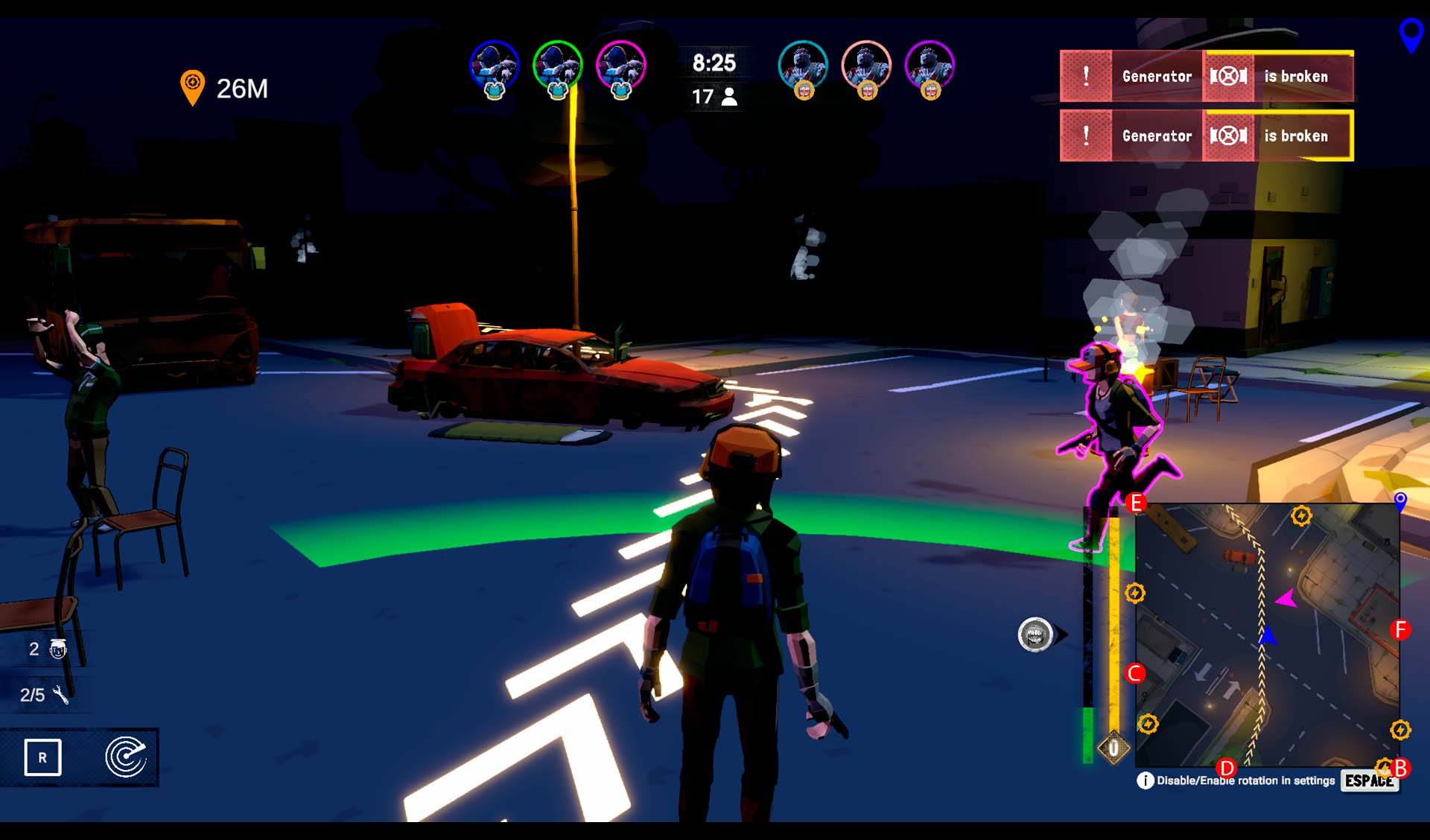Select the red D marker on minimap
Screen dimensions: 1430x840
(x=1226, y=767)
